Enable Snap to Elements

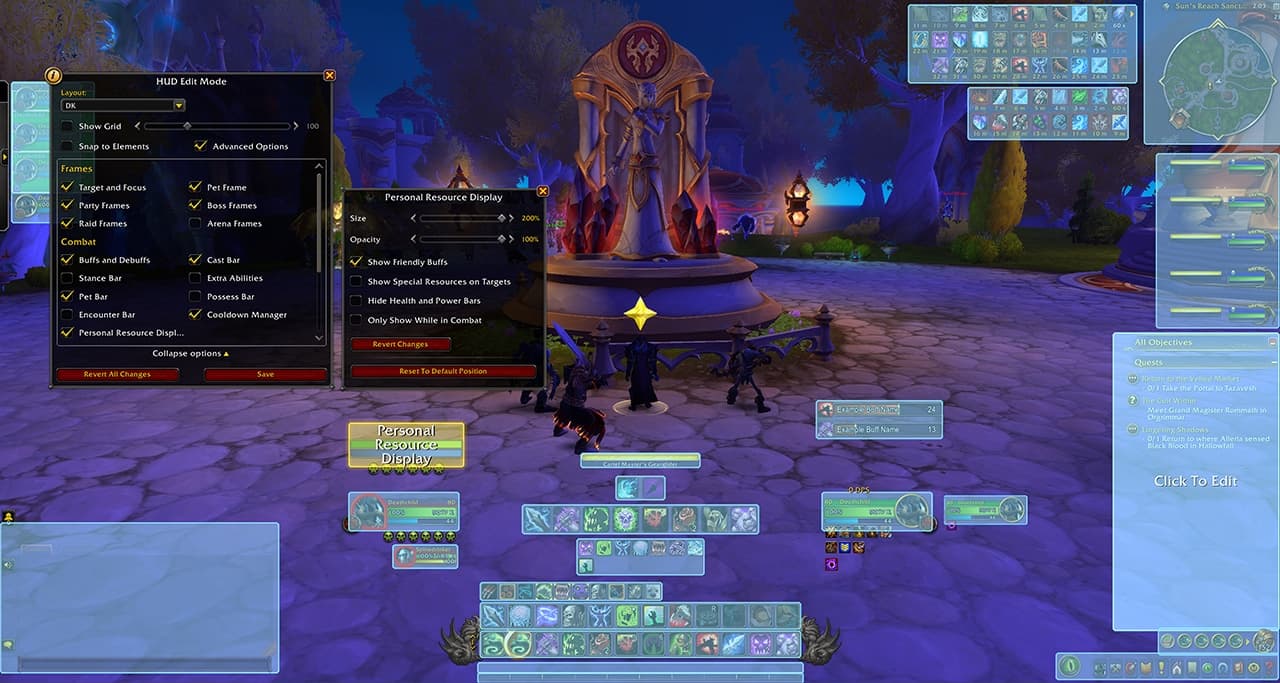[x=67, y=146]
